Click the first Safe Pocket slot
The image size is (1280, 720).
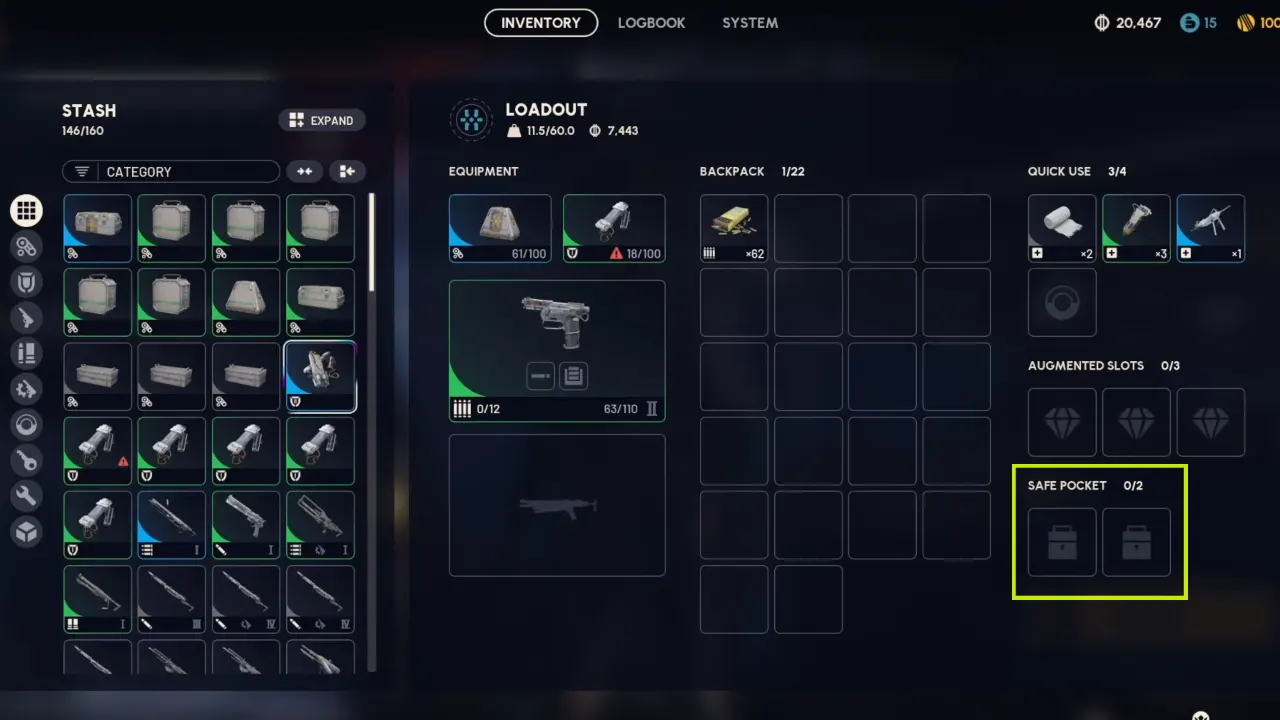click(1061, 543)
